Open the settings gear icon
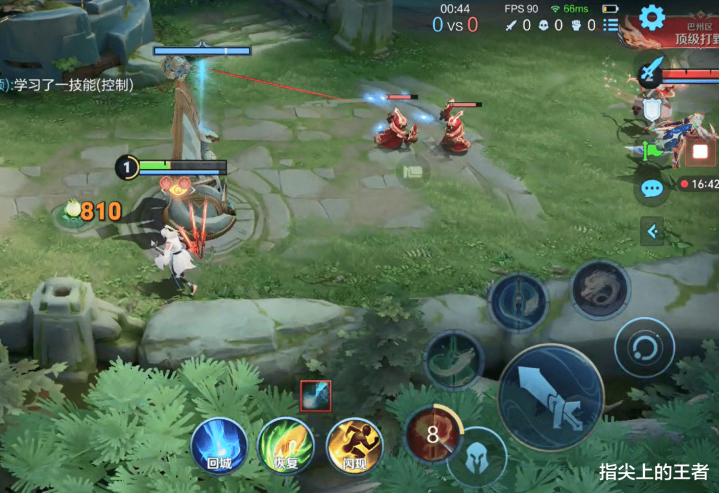The width and height of the screenshot is (719, 493). point(652,17)
